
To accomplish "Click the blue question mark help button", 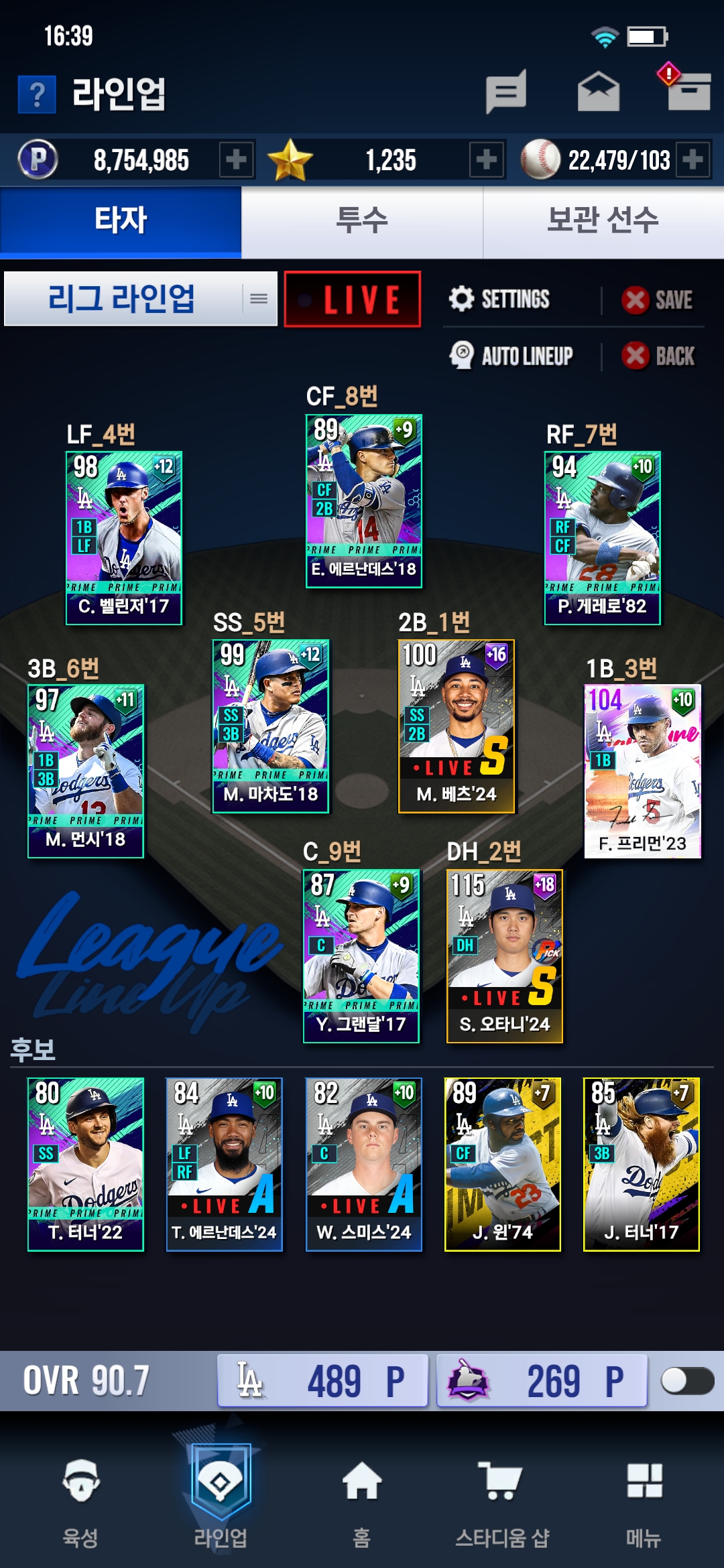I will coord(38,94).
